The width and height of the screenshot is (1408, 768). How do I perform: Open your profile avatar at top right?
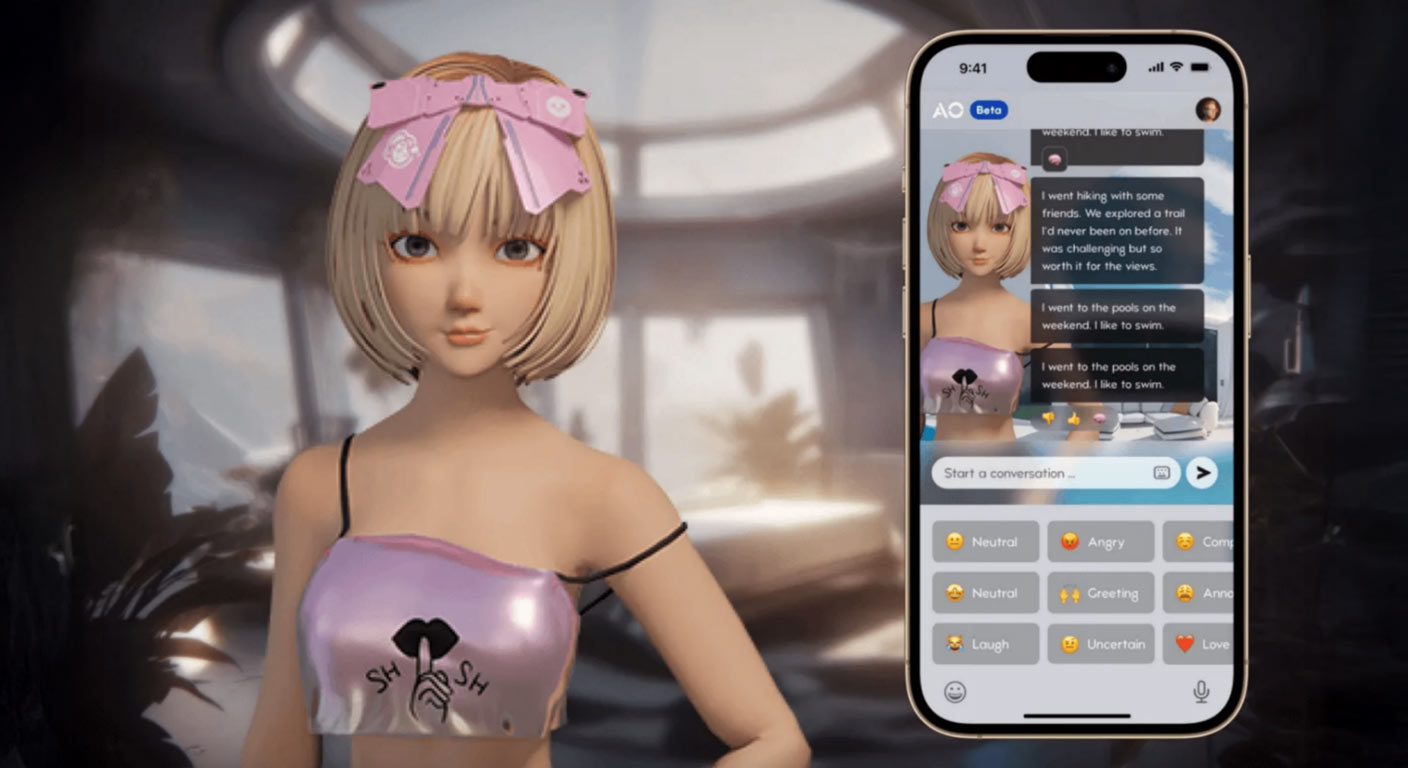coord(1207,110)
